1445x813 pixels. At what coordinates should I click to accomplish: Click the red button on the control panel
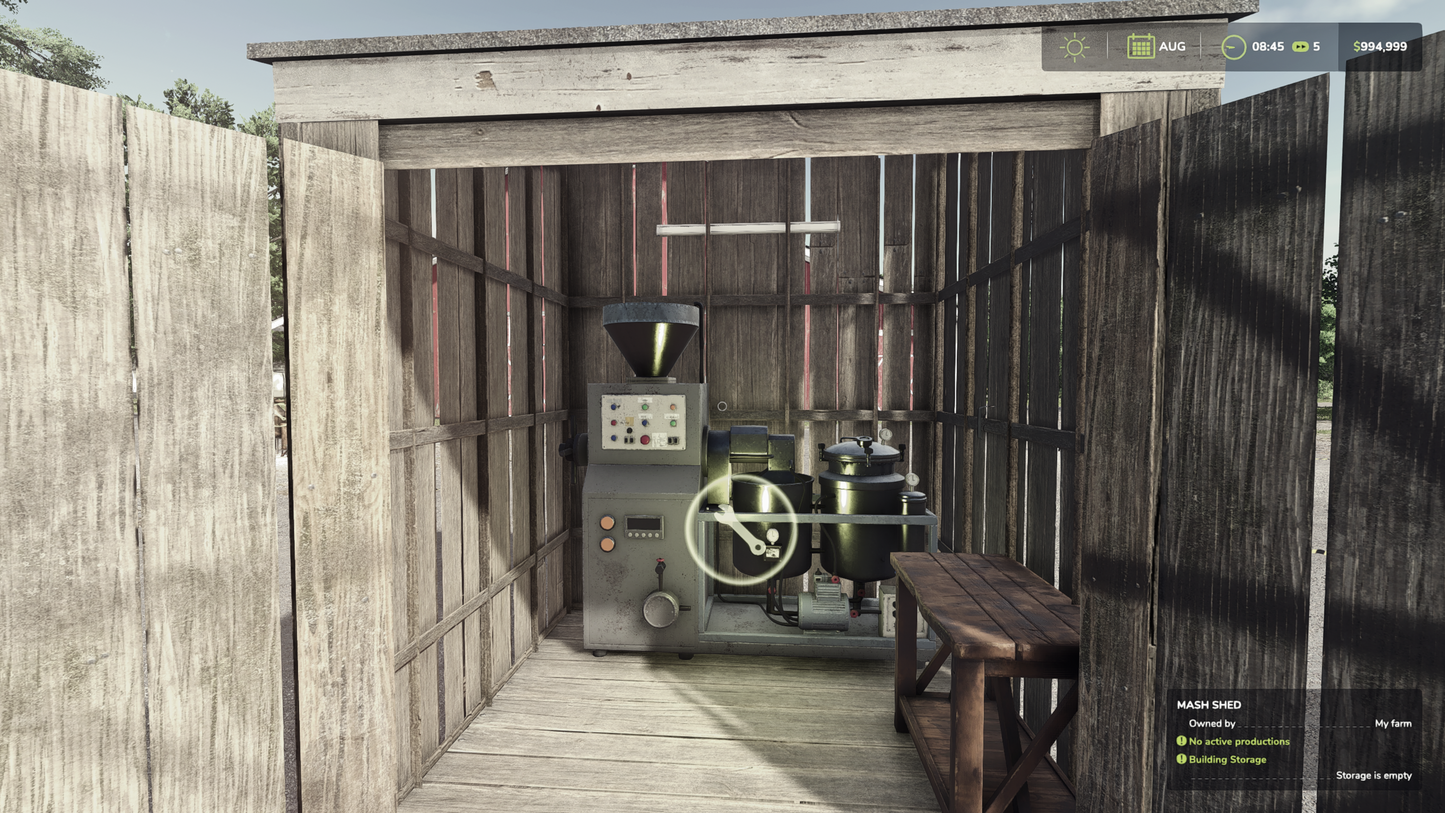[x=645, y=440]
